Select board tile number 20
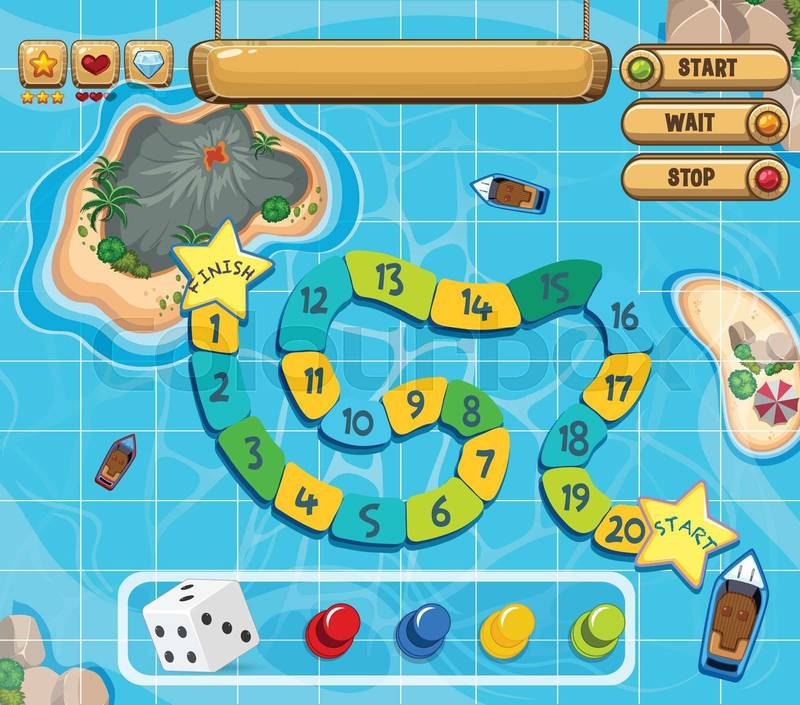 [x=622, y=530]
